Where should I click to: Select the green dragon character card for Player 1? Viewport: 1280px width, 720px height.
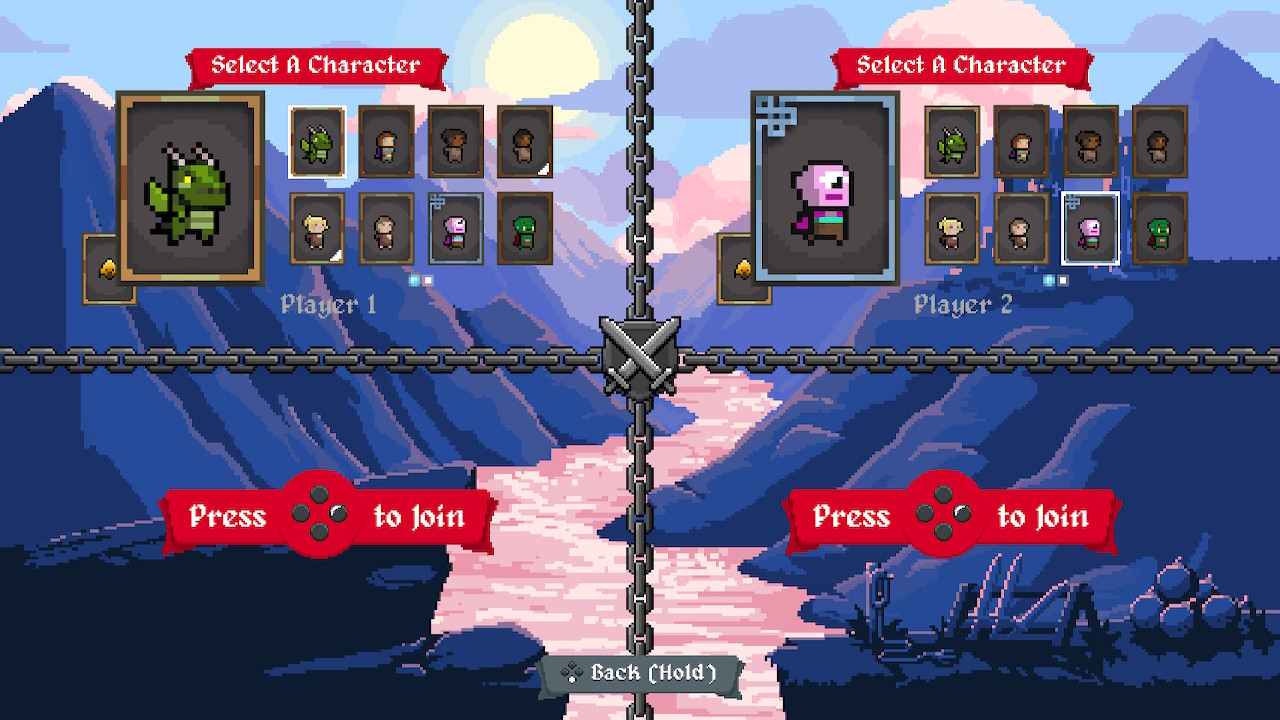point(316,141)
